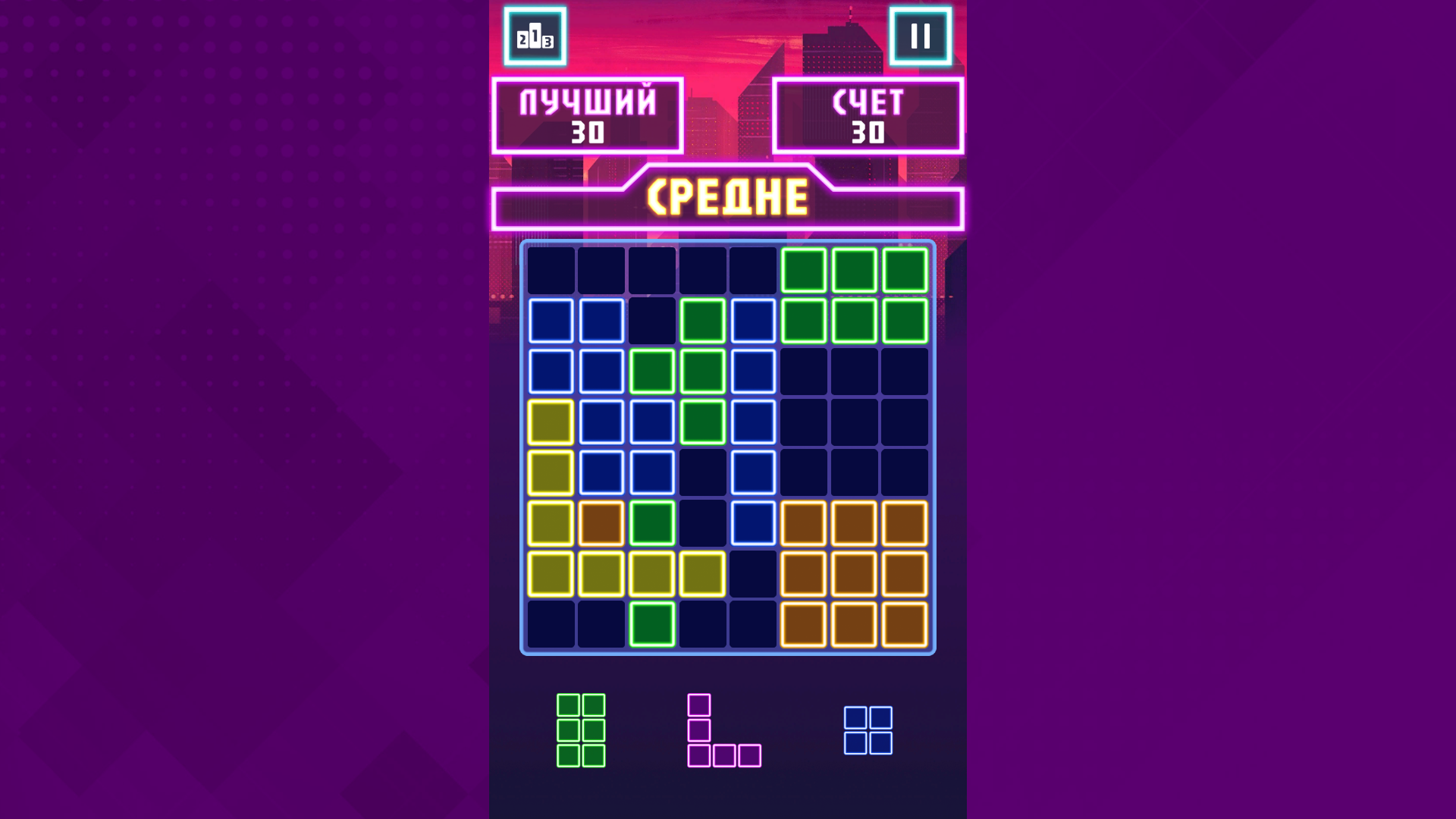
Task: Select the blue 2x2 square piece
Action: 869,732
